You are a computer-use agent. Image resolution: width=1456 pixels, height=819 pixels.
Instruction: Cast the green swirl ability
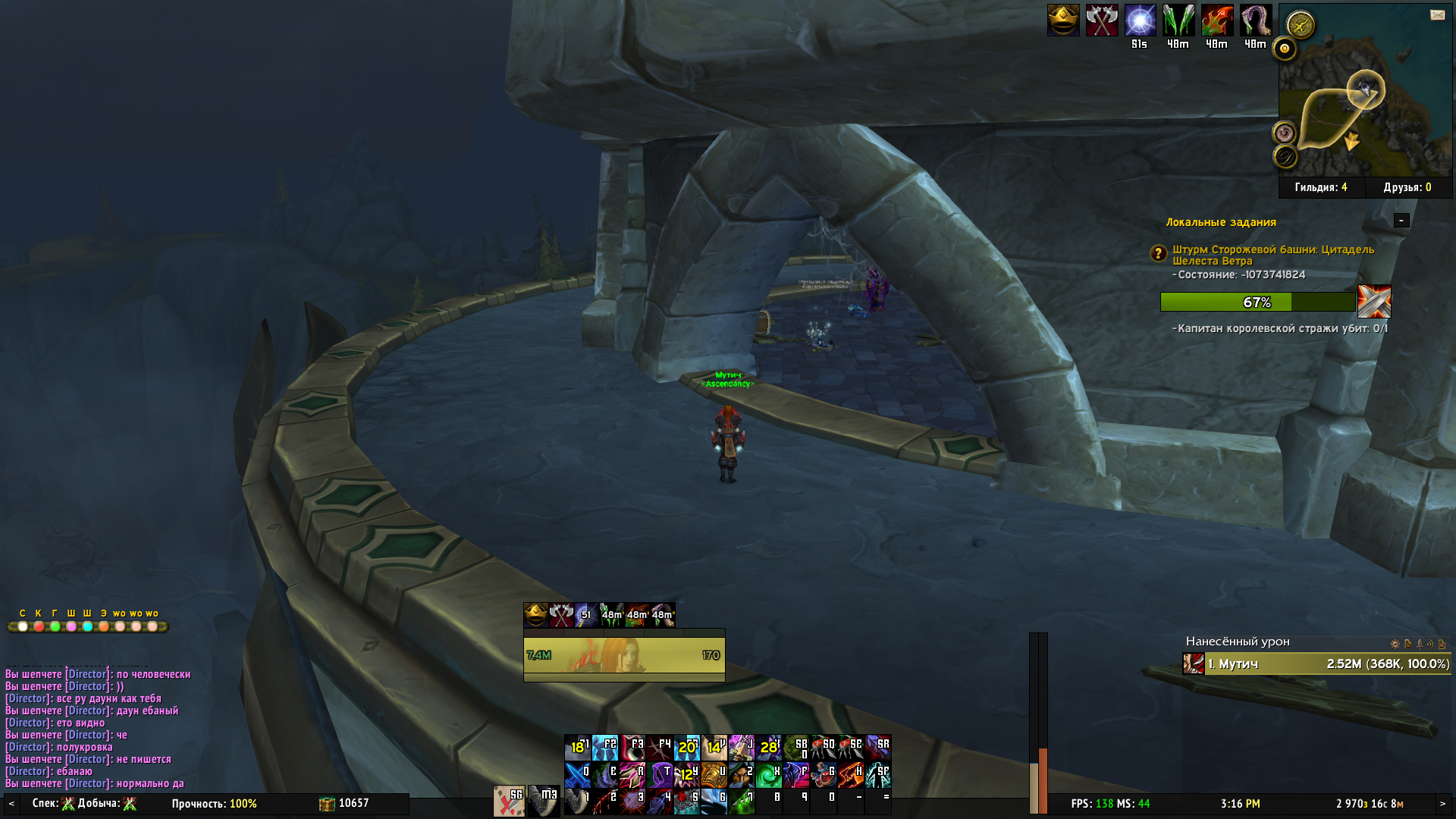769,775
